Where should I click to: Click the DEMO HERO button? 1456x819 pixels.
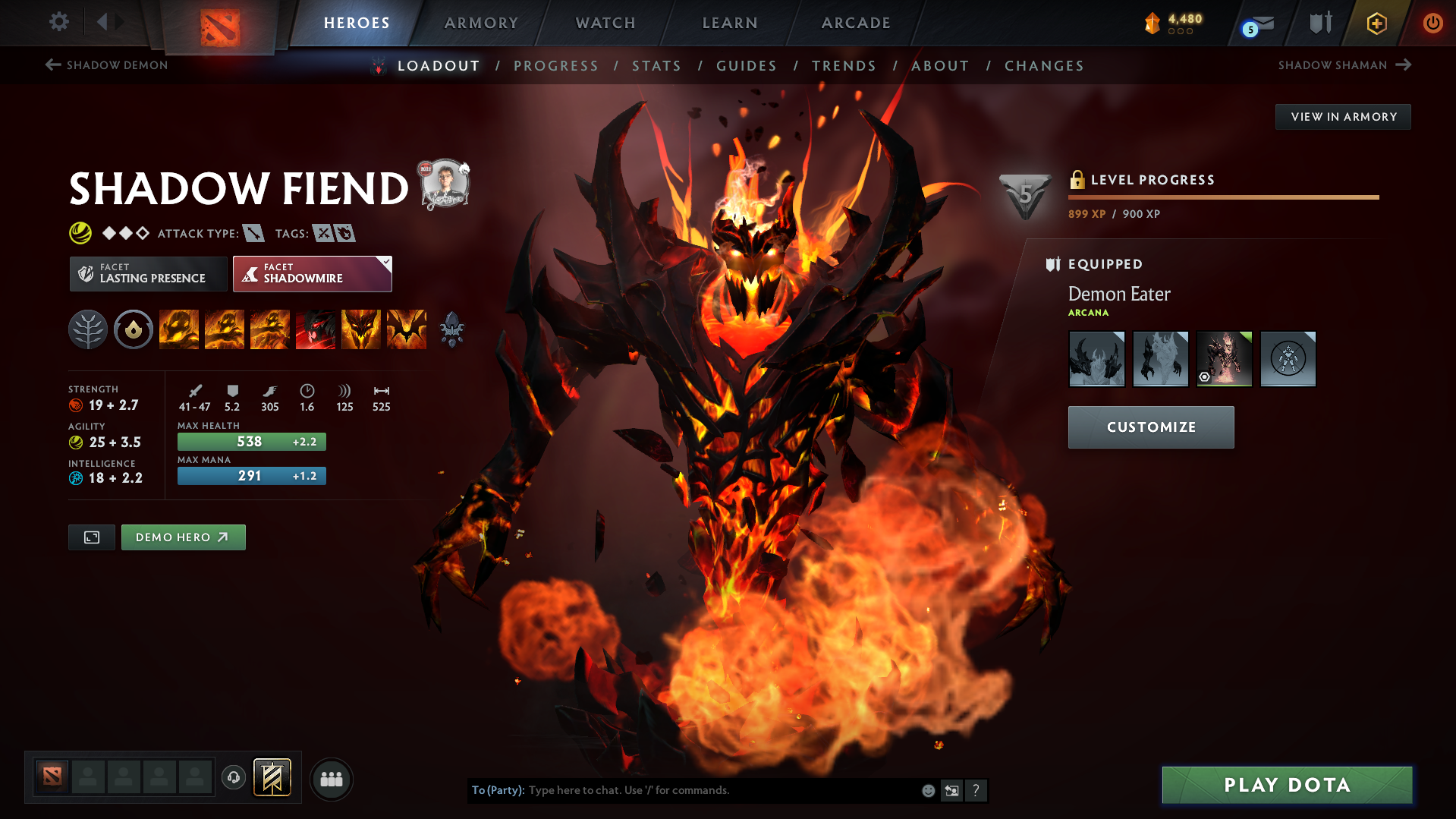(x=183, y=537)
